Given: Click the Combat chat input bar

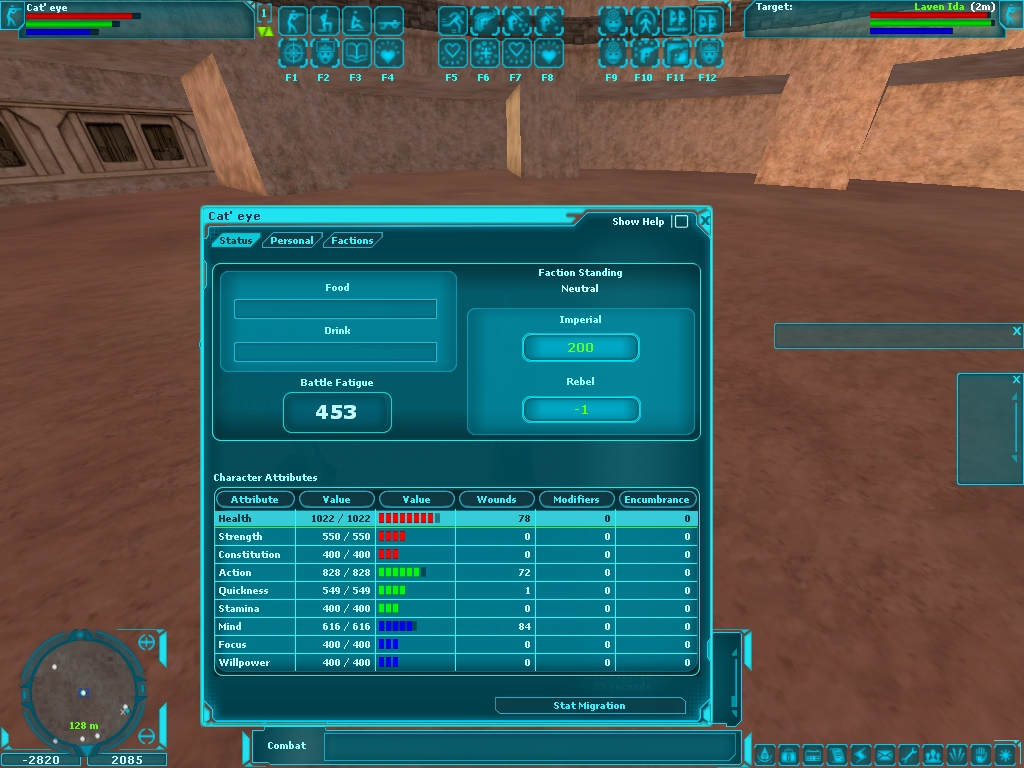Looking at the screenshot, I should (530, 746).
